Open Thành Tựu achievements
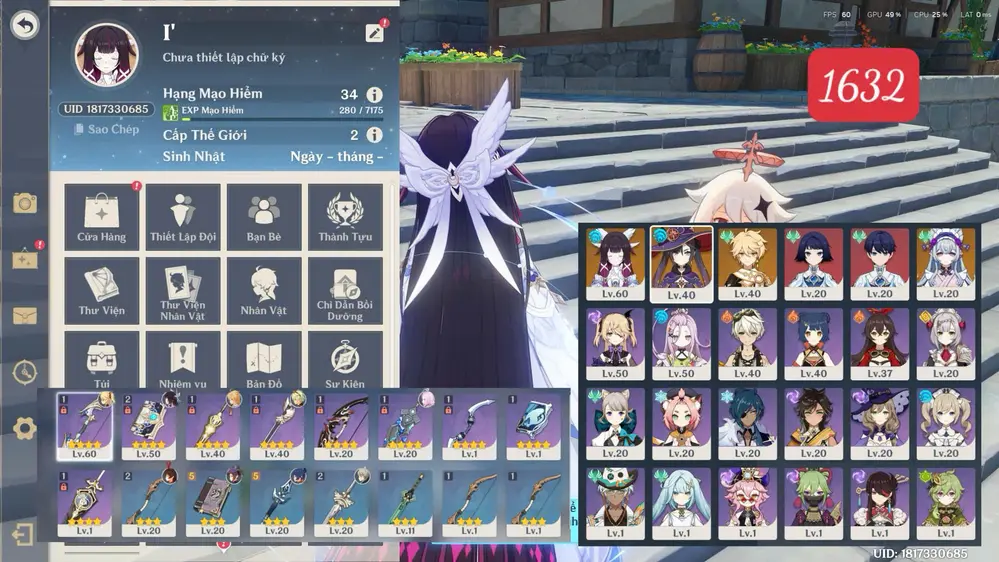Viewport: 999px width, 562px height. tap(345, 215)
